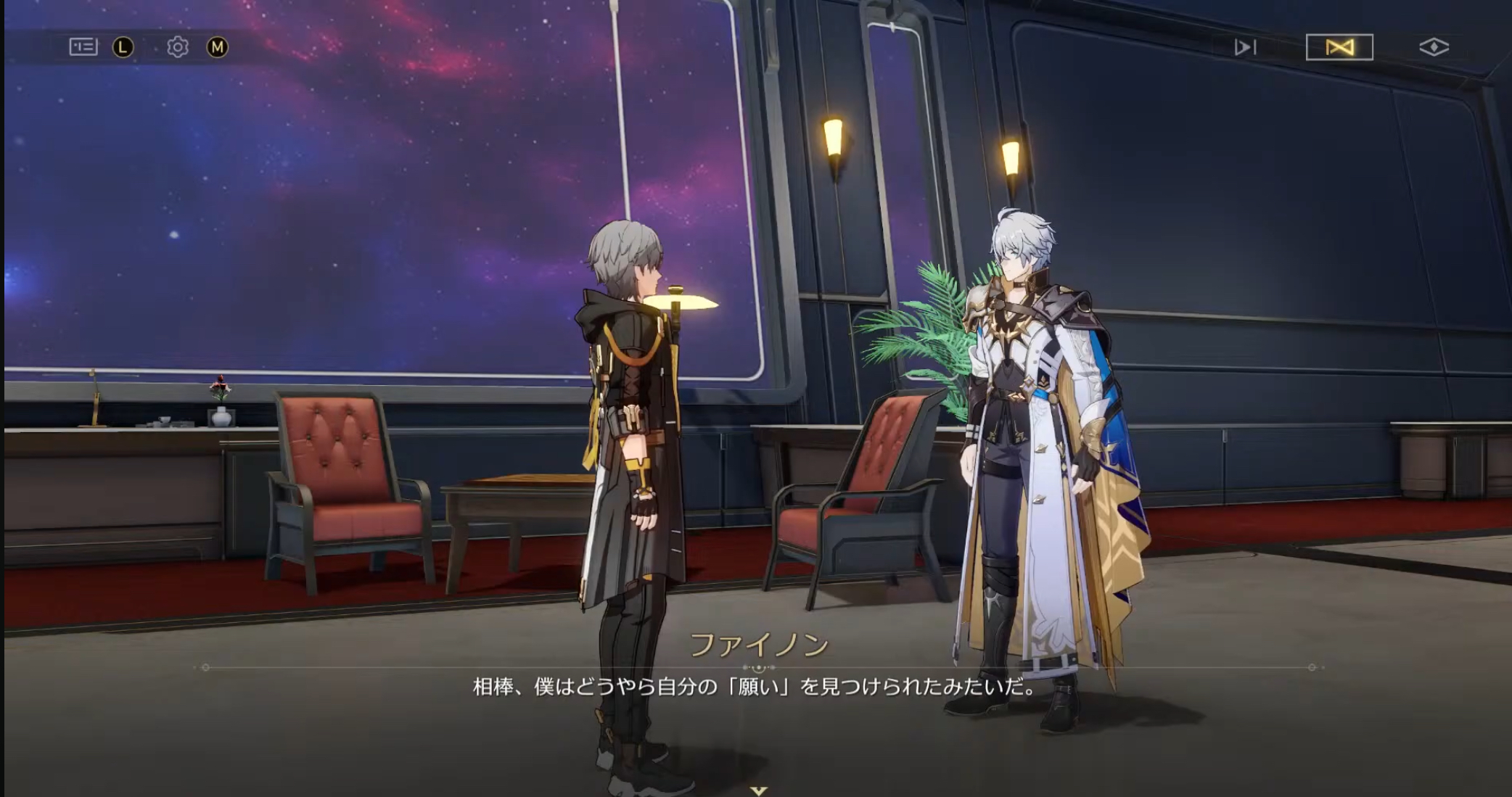This screenshot has width=1512, height=797.
Task: Open settings with the gear icon
Action: click(177, 47)
